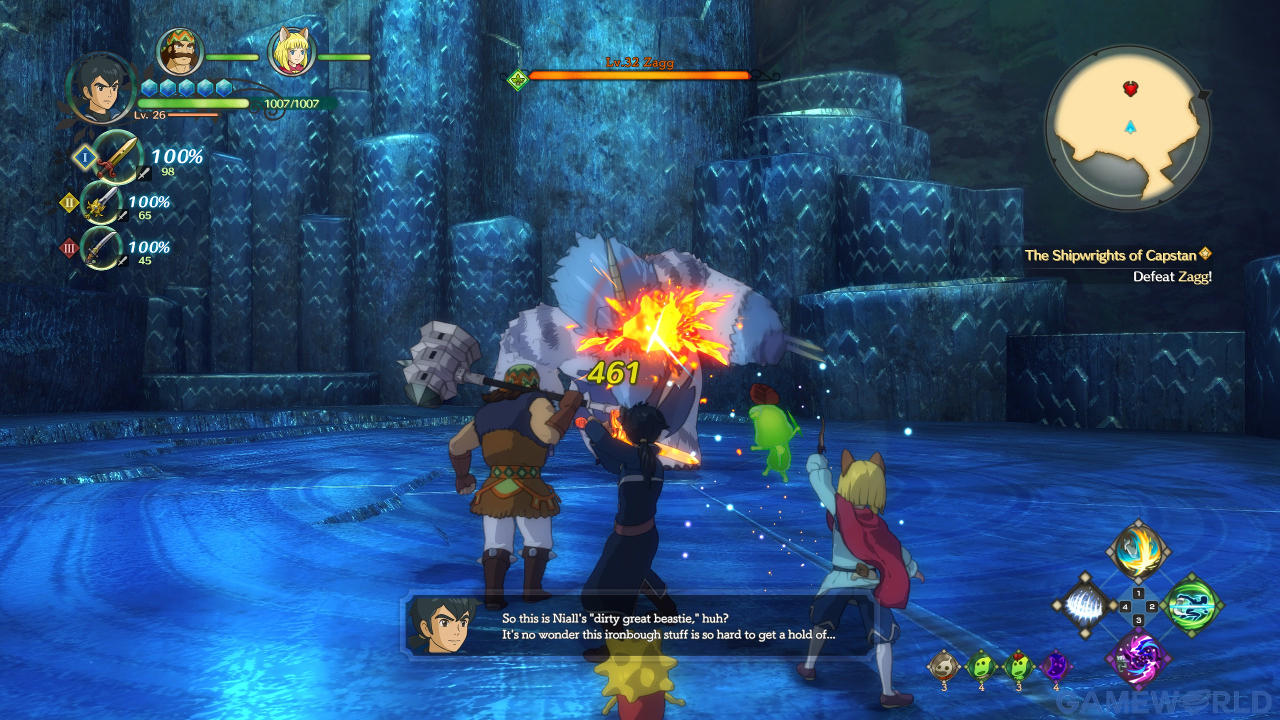Select the dark-haired swordsman leader portrait
1280x720 pixels.
pyautogui.click(x=100, y=88)
